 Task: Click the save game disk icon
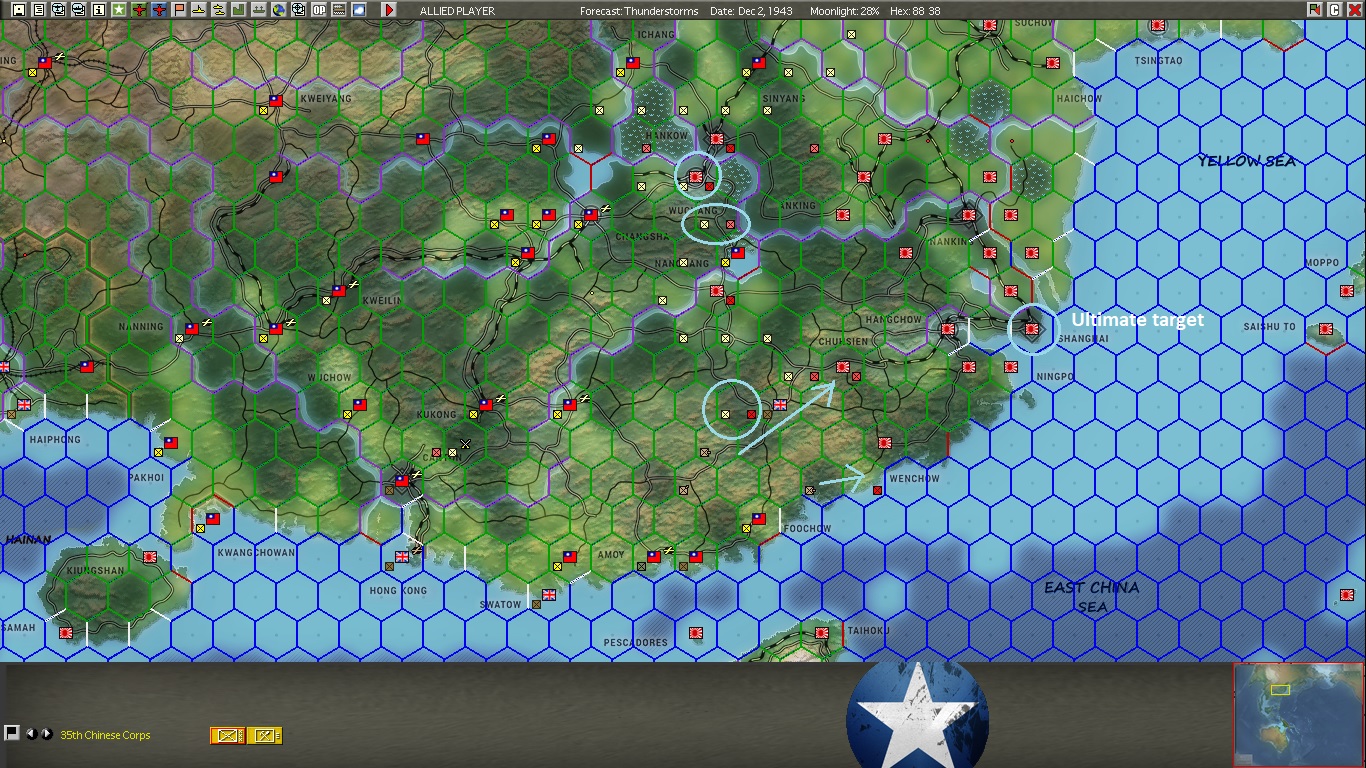pyautogui.click(x=18, y=10)
